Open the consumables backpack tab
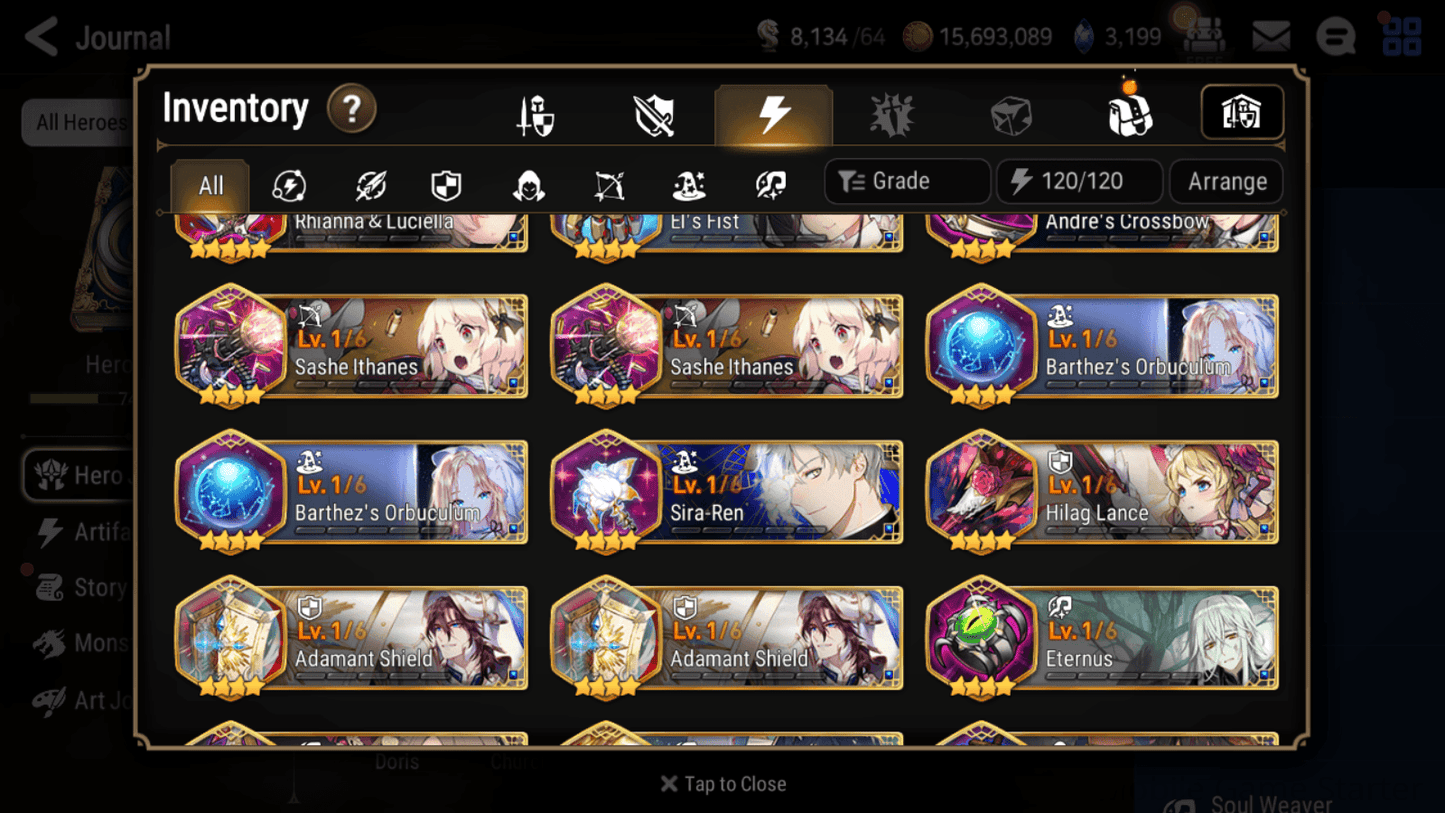 click(1130, 113)
